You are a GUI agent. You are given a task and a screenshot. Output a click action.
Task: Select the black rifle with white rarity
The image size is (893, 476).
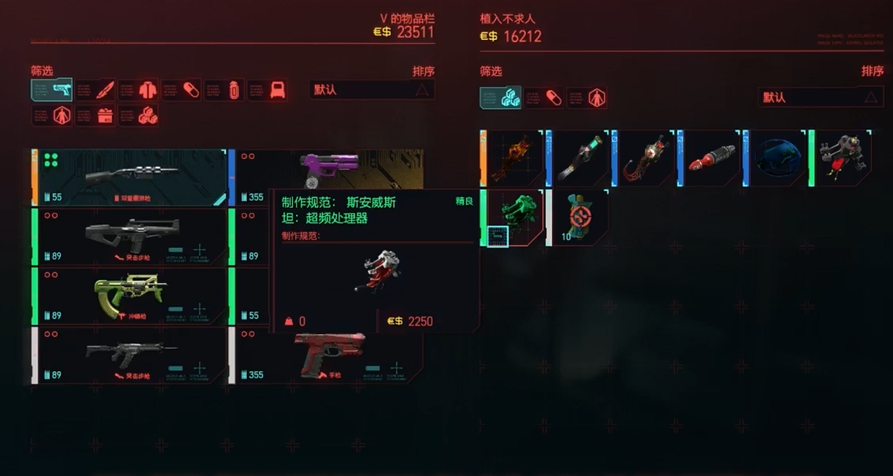point(130,354)
